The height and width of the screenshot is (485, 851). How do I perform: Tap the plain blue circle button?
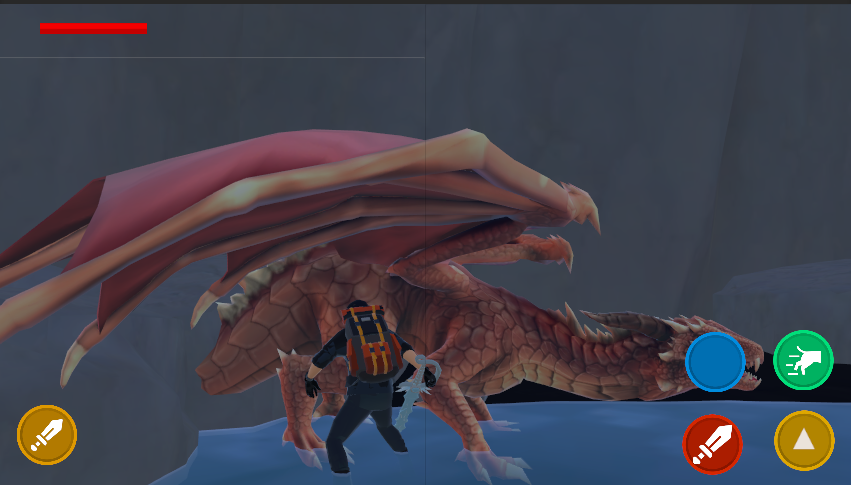point(715,362)
